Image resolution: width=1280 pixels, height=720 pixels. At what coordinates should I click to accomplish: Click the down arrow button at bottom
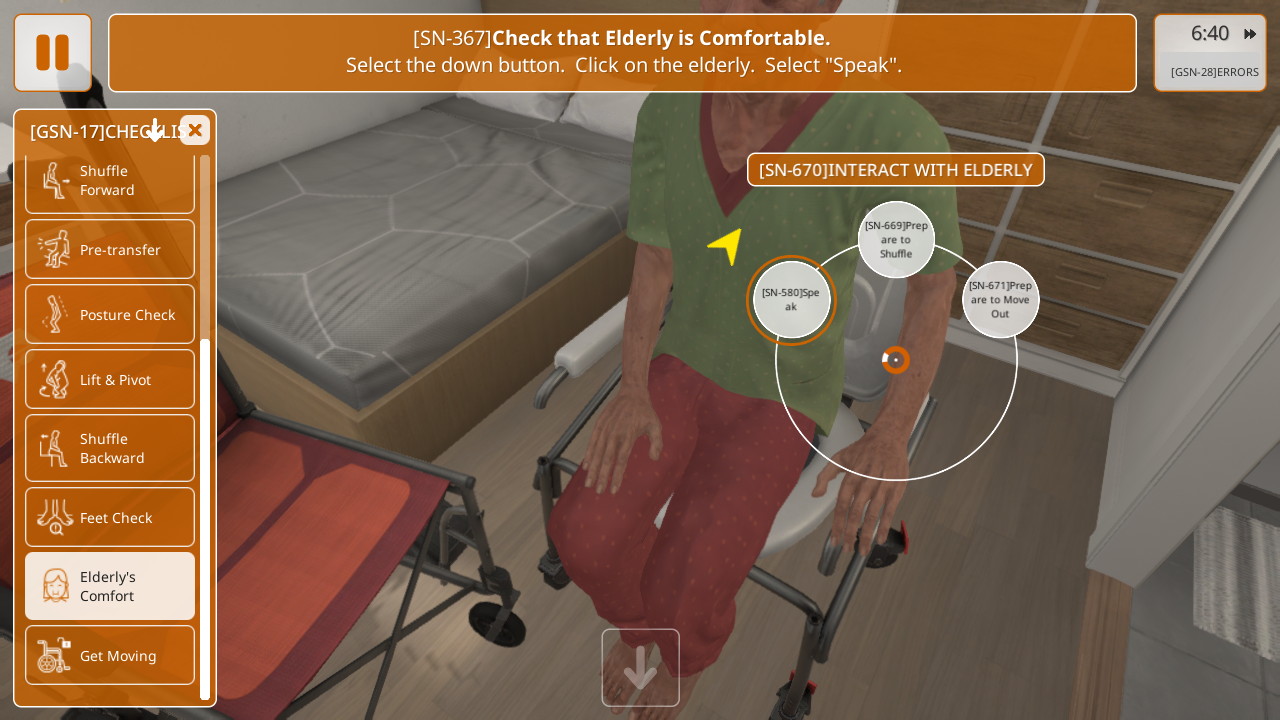pos(640,667)
